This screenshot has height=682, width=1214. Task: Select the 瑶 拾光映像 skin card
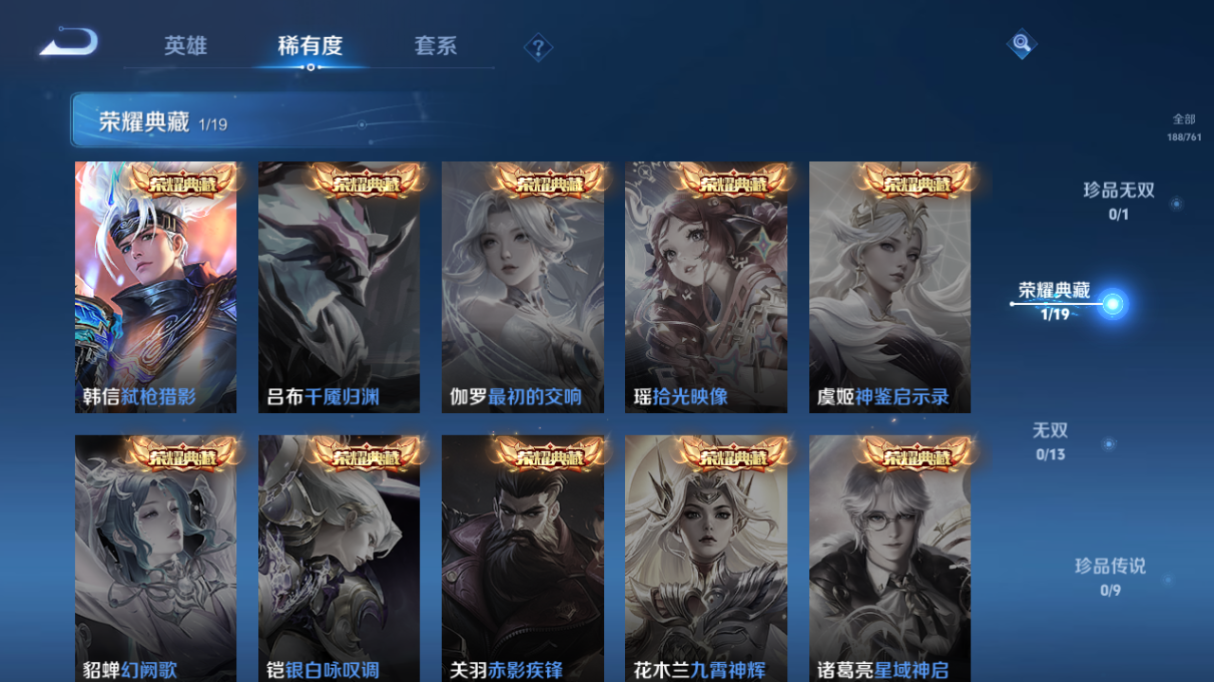pyautogui.click(x=706, y=287)
